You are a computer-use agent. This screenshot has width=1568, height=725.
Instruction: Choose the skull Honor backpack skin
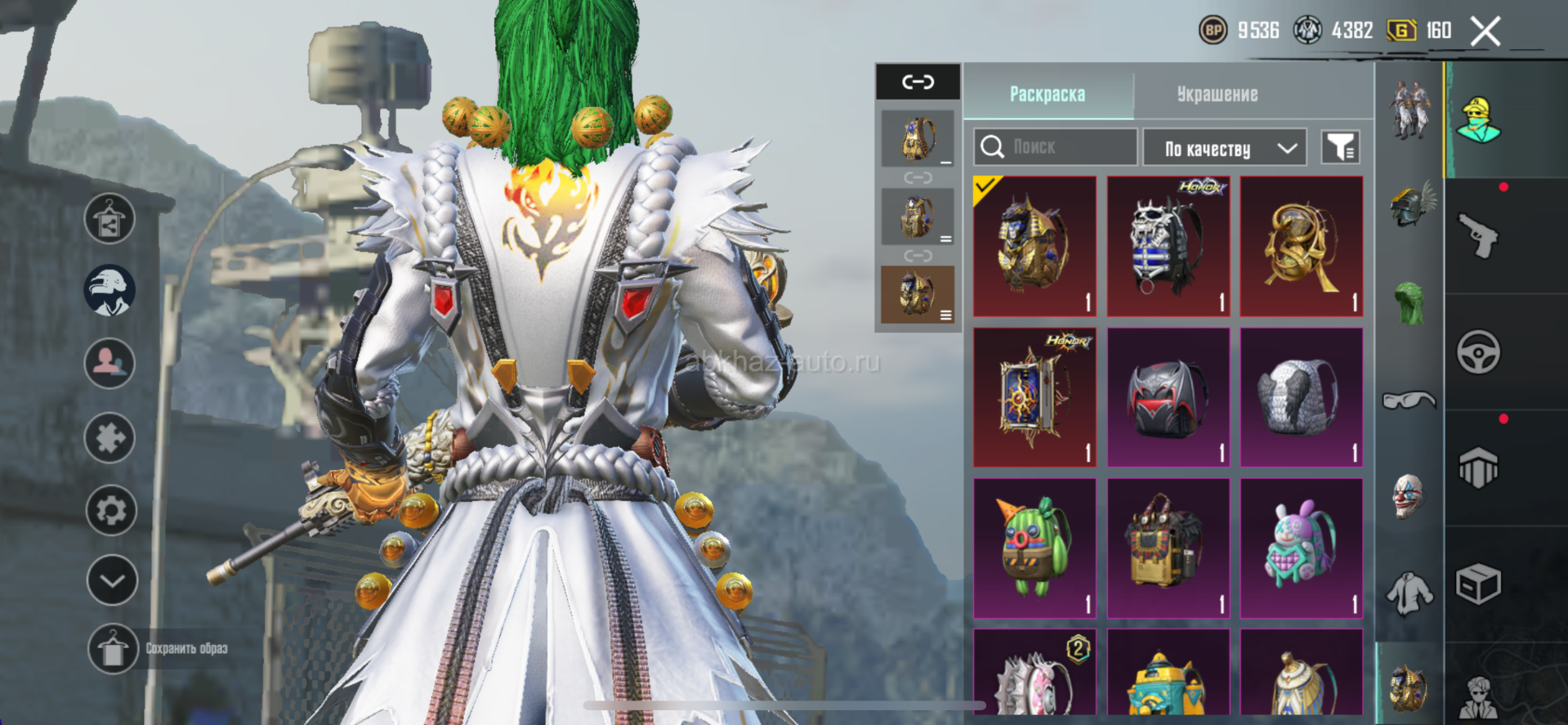click(x=1168, y=245)
